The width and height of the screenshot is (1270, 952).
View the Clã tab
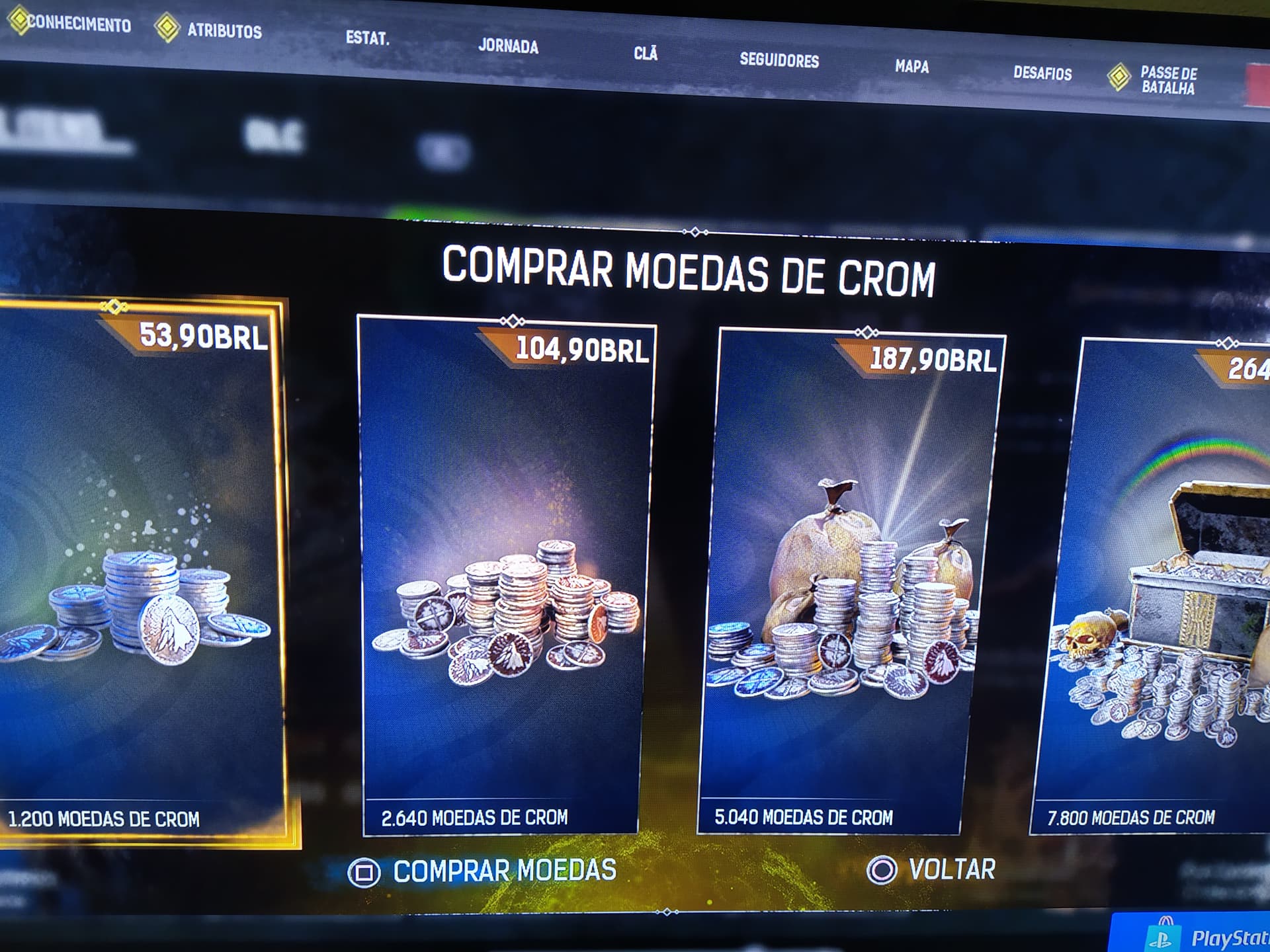(x=646, y=54)
